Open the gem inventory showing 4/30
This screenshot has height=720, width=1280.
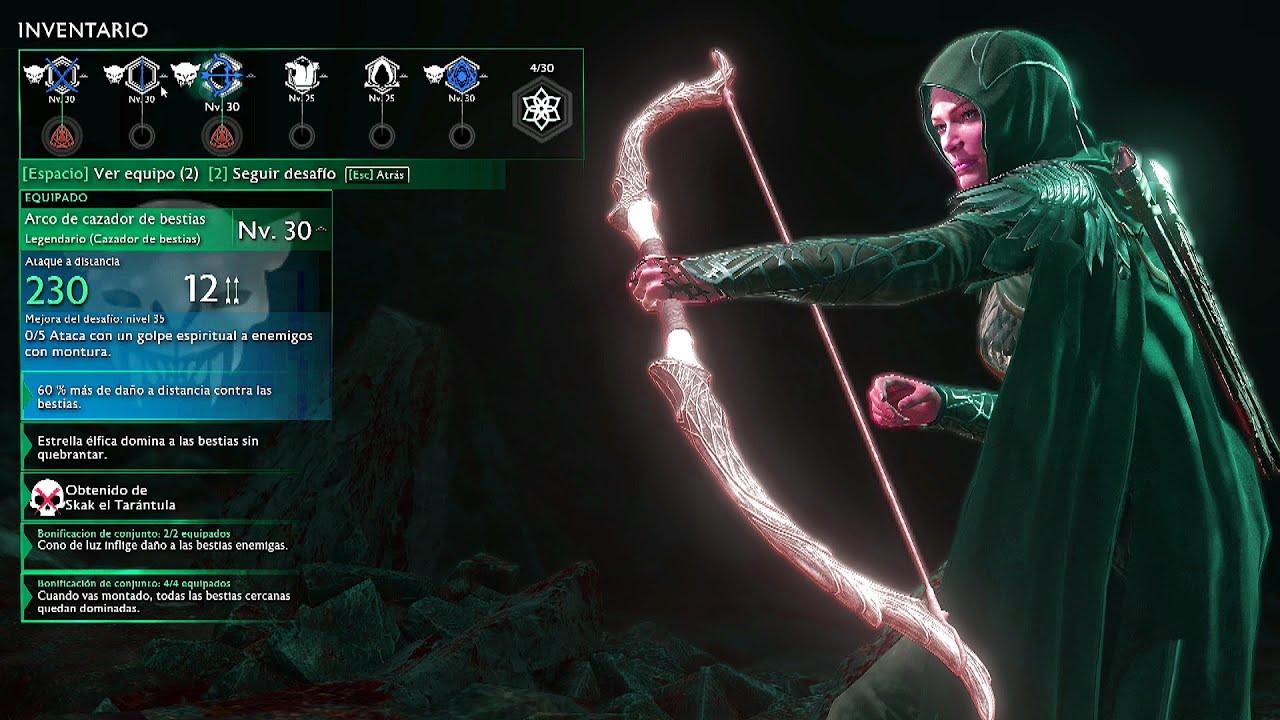[x=541, y=108]
